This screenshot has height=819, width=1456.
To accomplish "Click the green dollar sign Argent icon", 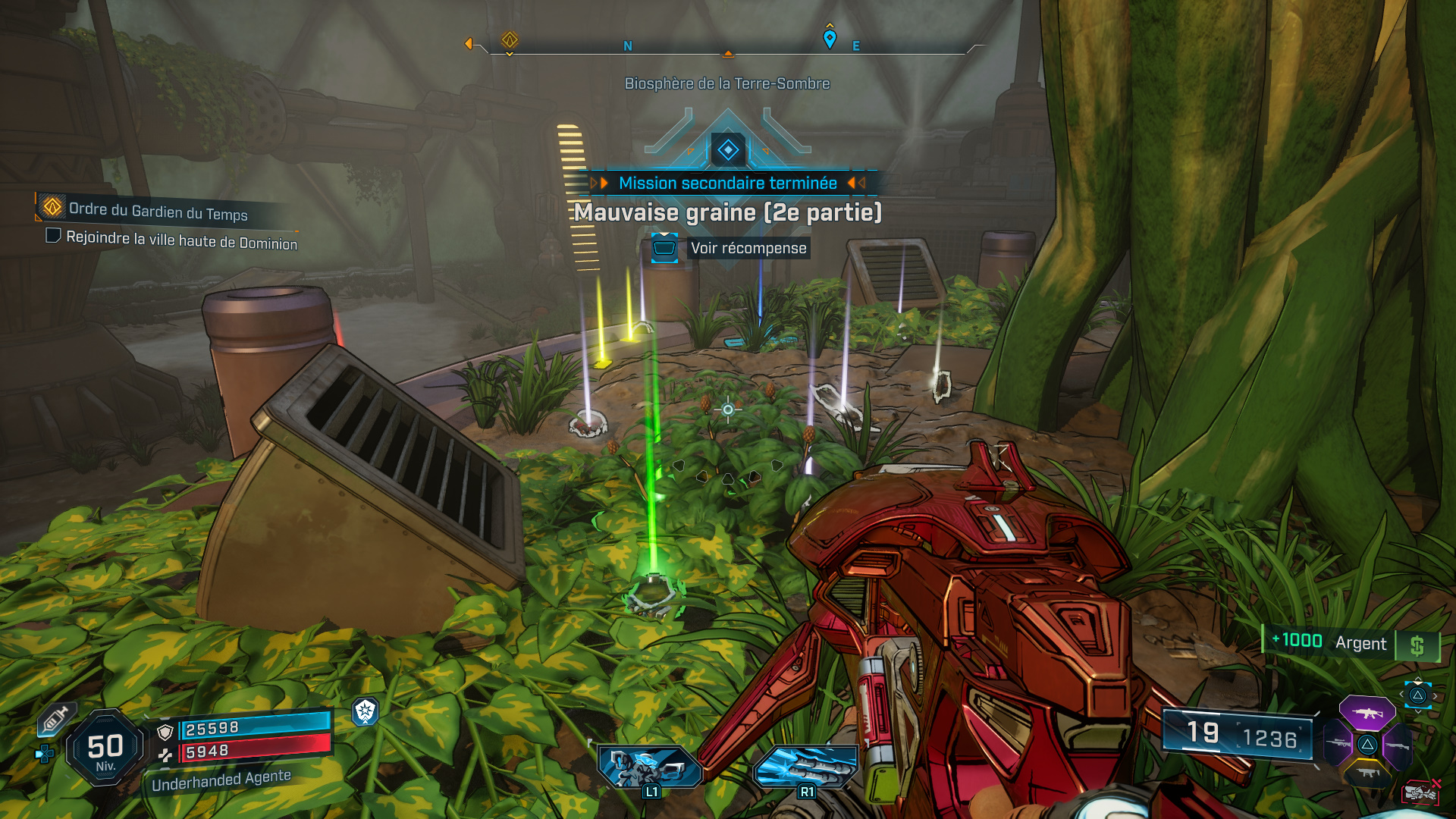I will 1419,643.
